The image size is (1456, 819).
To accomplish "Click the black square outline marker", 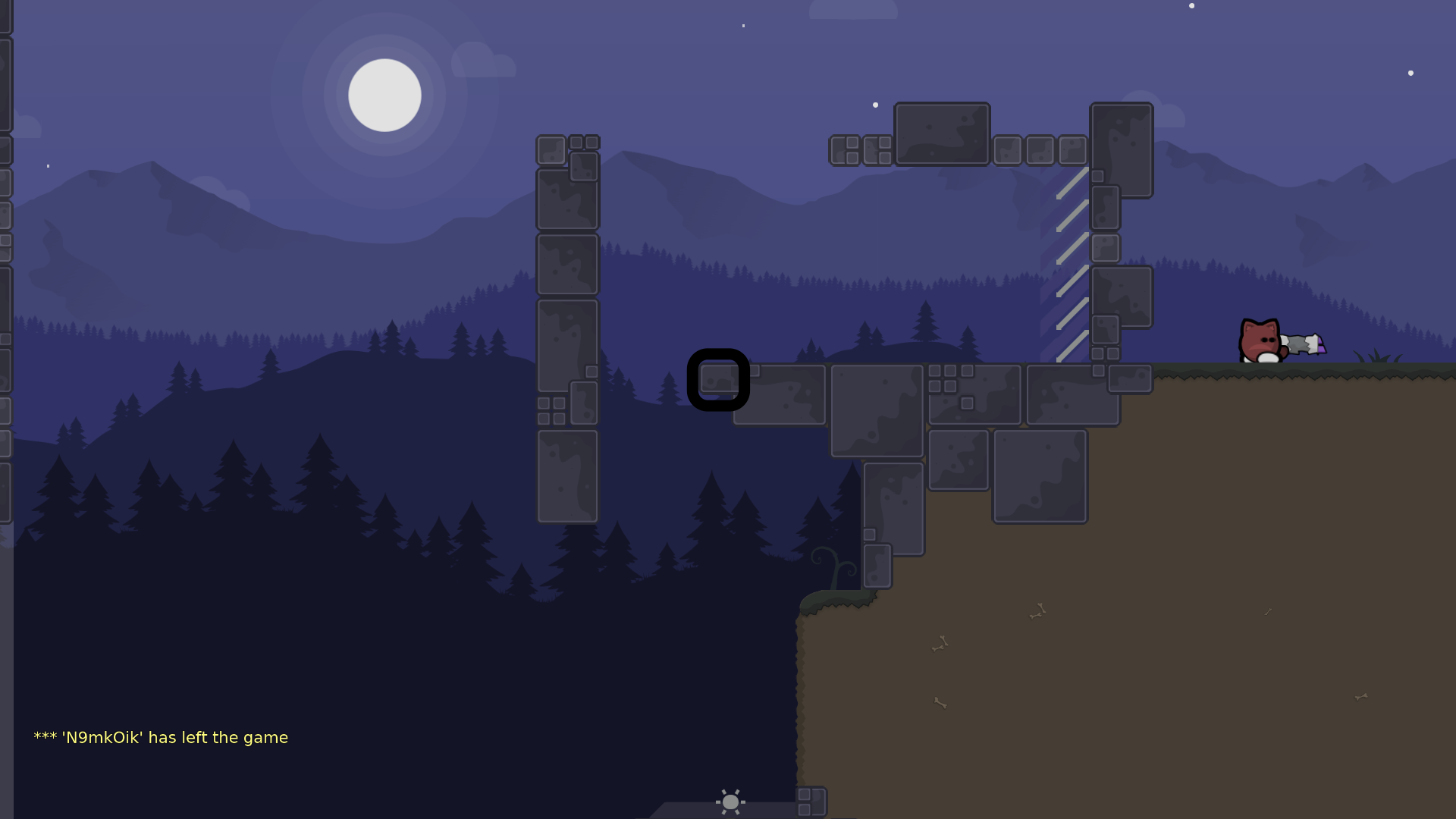I will coord(719,380).
